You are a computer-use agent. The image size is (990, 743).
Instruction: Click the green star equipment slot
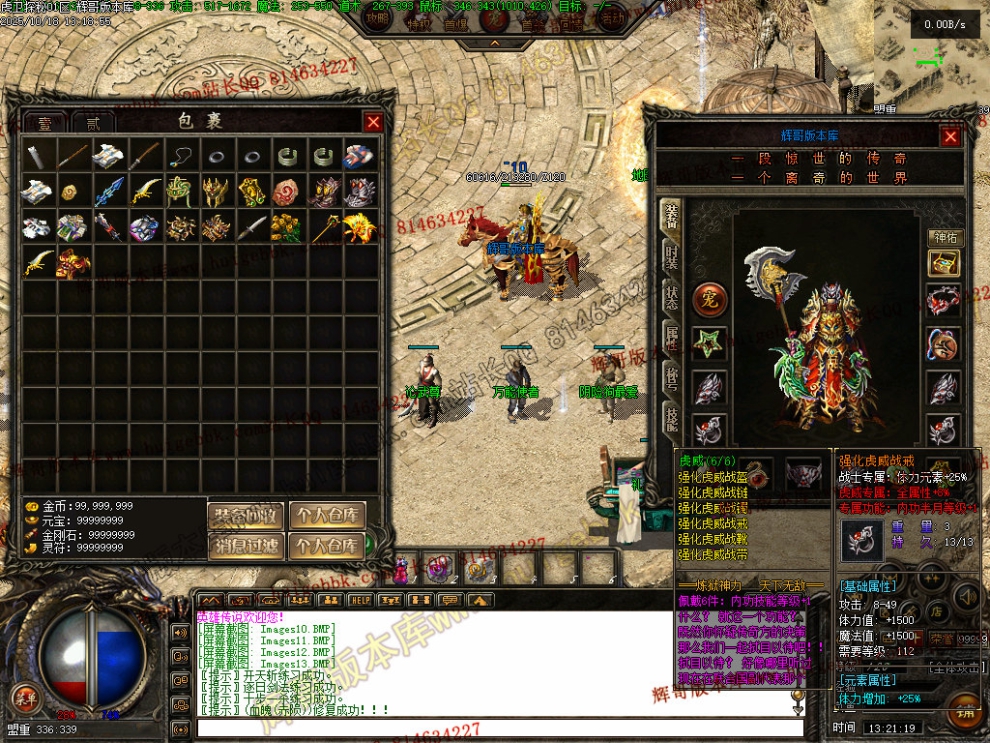click(x=709, y=344)
